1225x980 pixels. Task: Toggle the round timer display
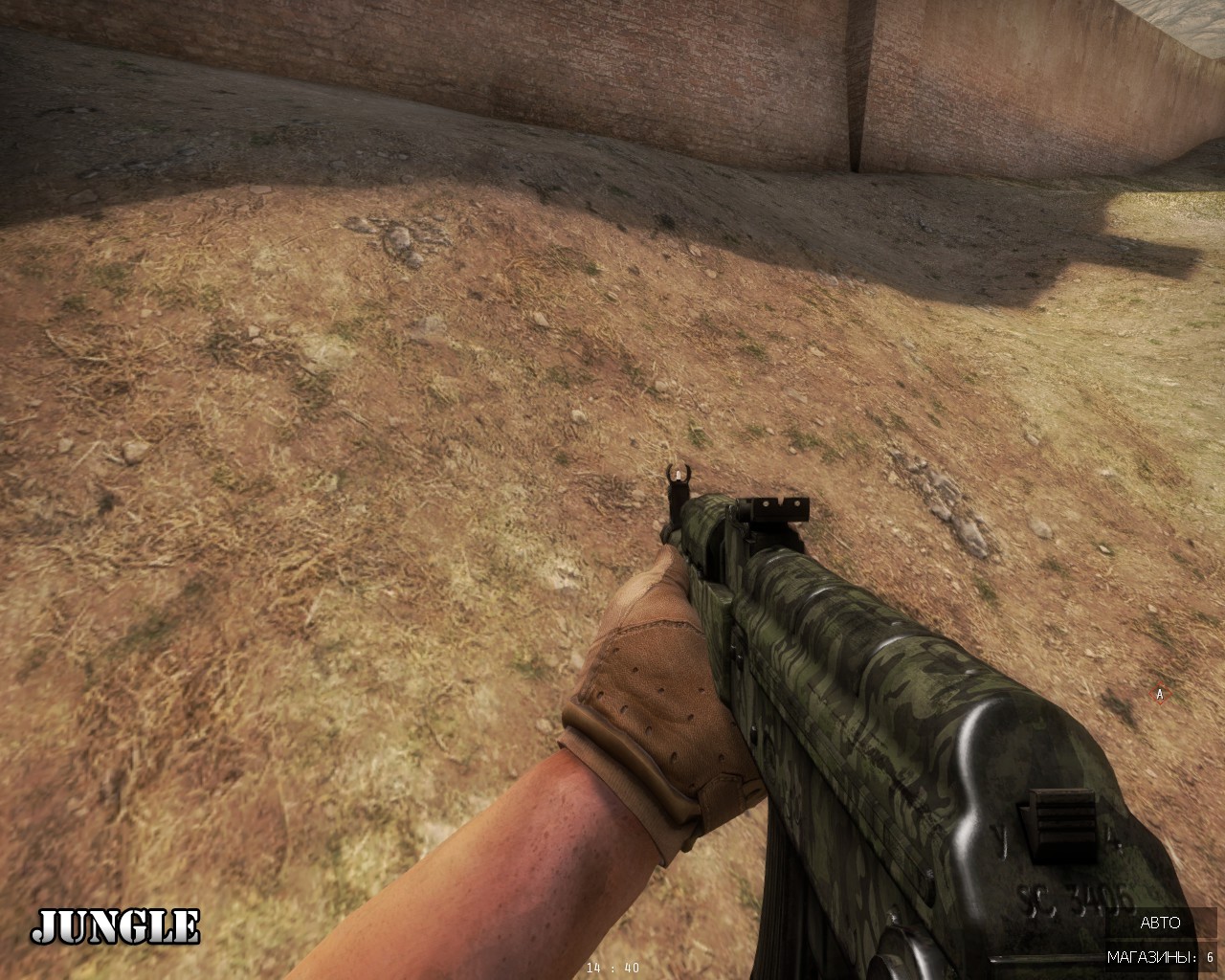tap(613, 968)
